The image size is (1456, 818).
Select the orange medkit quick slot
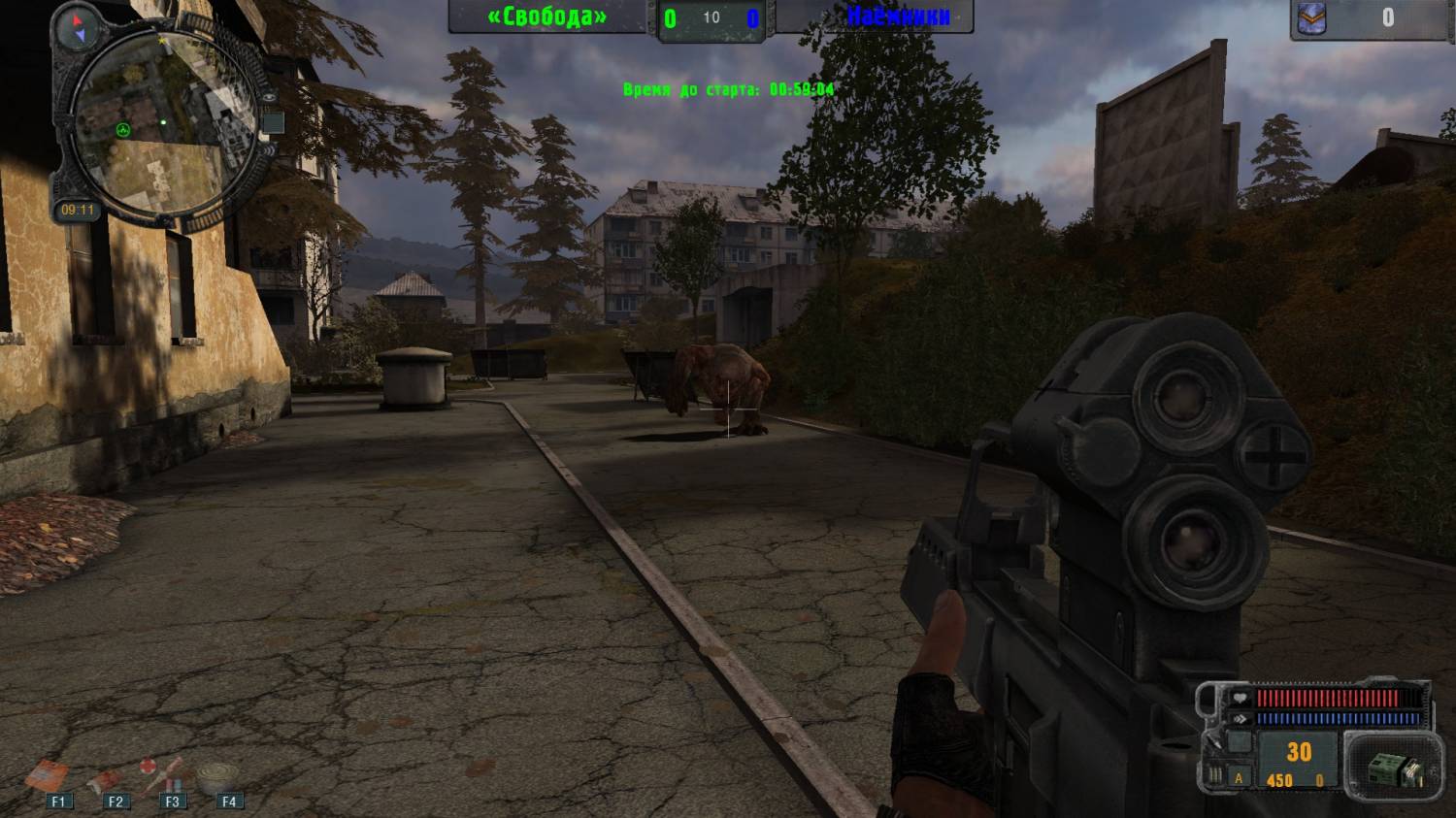47,775
